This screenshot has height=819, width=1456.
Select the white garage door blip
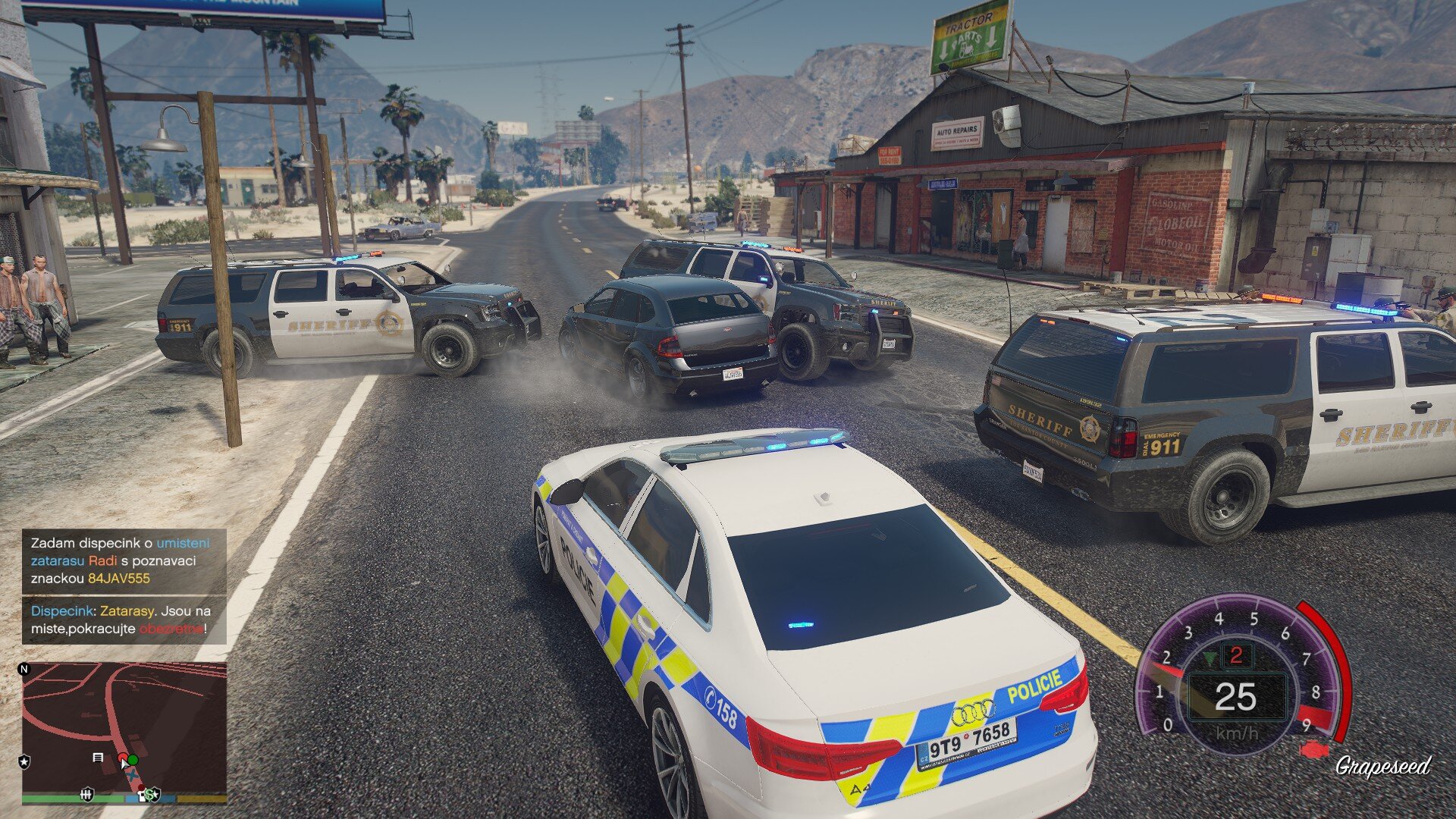[x=98, y=757]
